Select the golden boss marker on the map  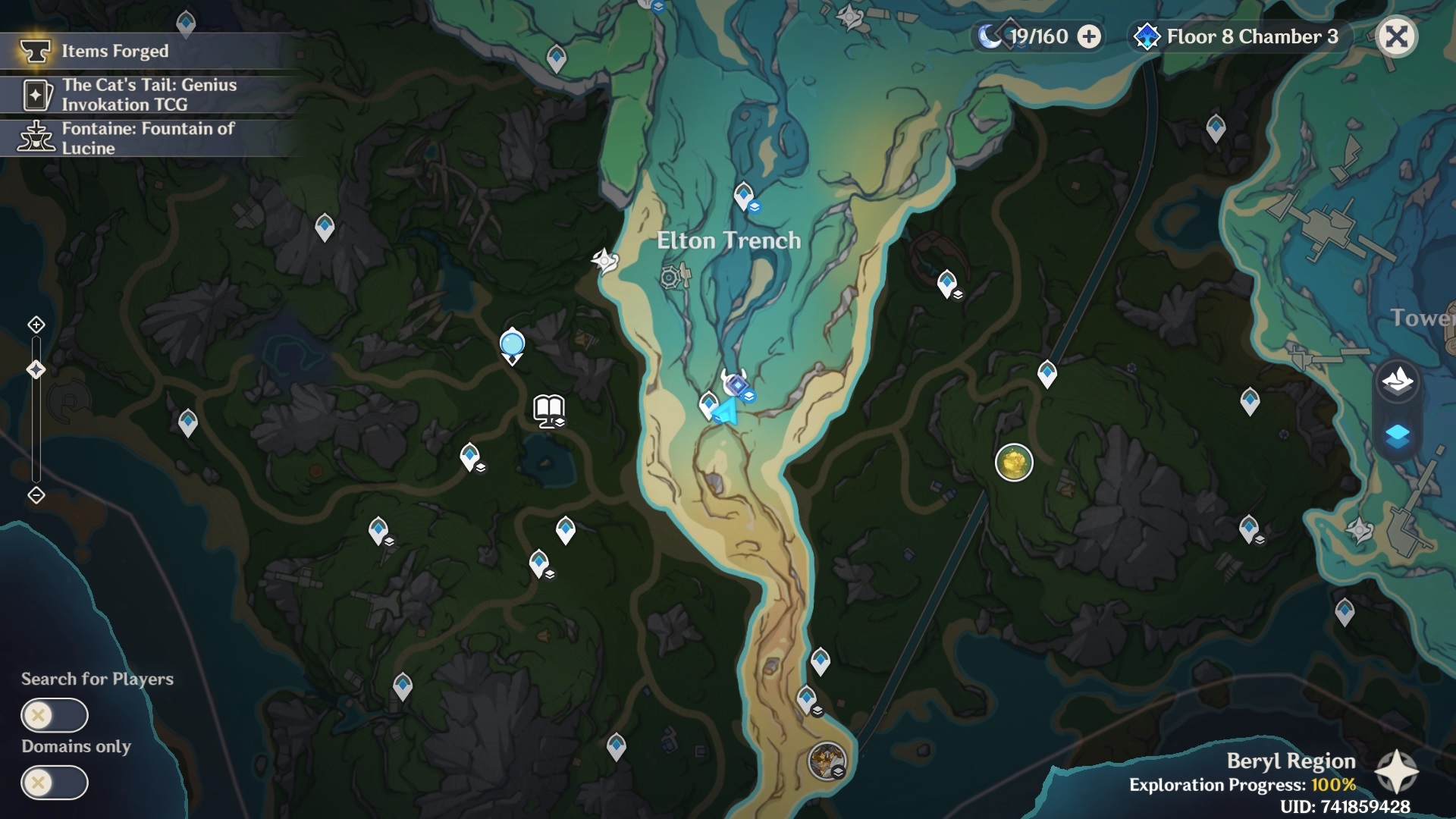click(x=1014, y=462)
